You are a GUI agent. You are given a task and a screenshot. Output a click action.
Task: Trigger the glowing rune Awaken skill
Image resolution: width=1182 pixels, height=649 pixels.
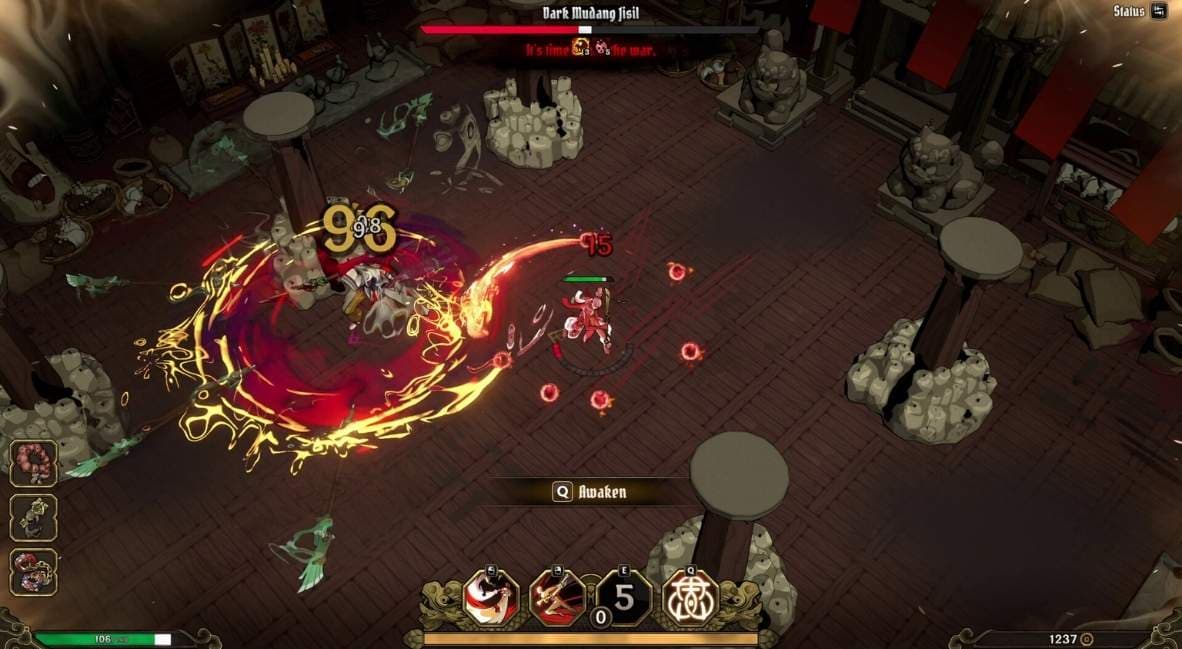(x=691, y=598)
